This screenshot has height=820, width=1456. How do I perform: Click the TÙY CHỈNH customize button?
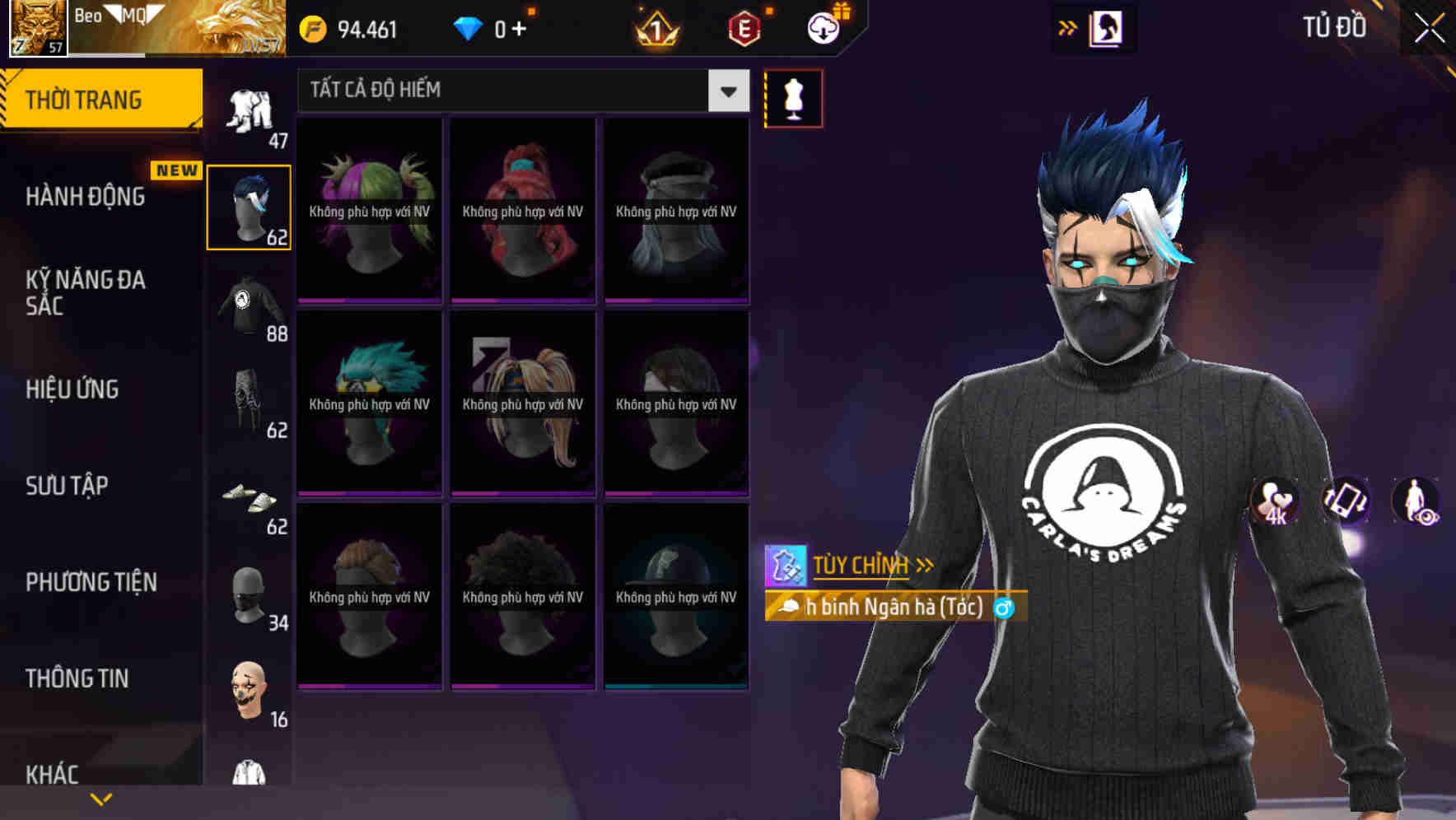[860, 565]
